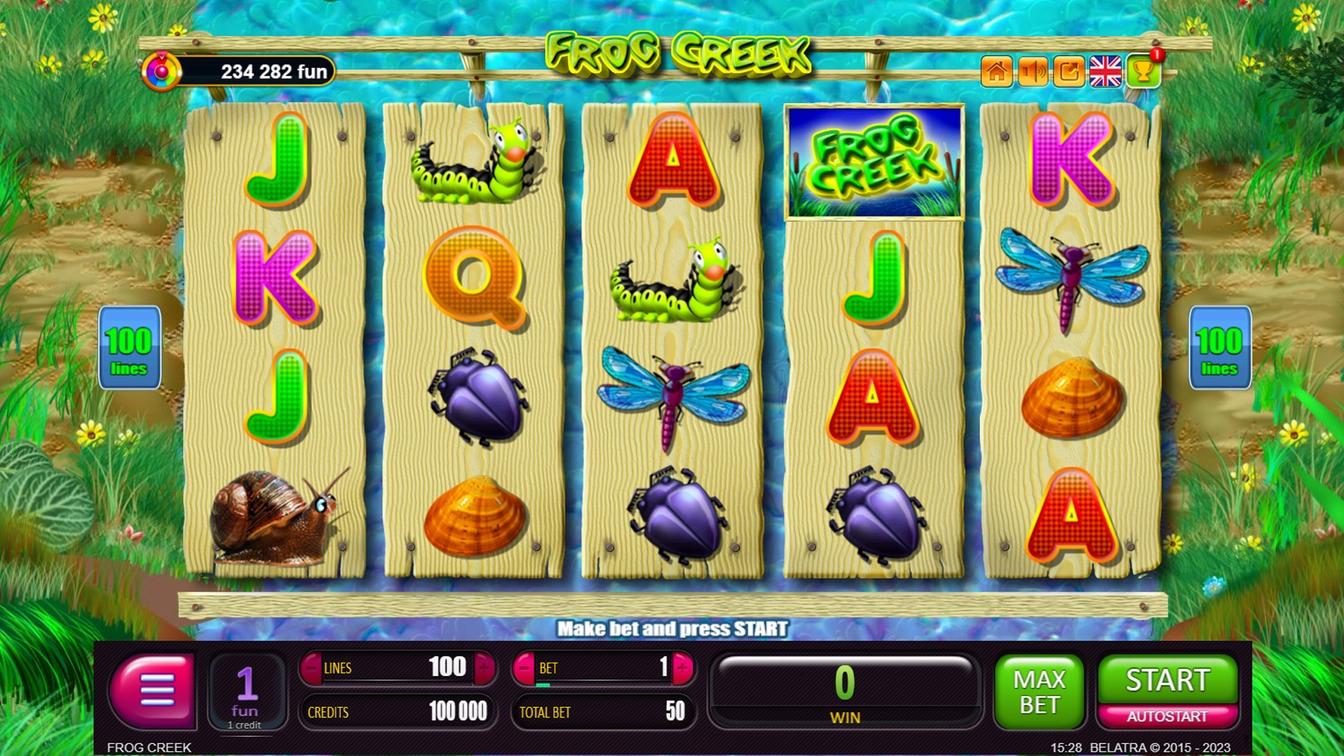1344x756 pixels.
Task: Decrease the number of lines
Action: click(311, 668)
